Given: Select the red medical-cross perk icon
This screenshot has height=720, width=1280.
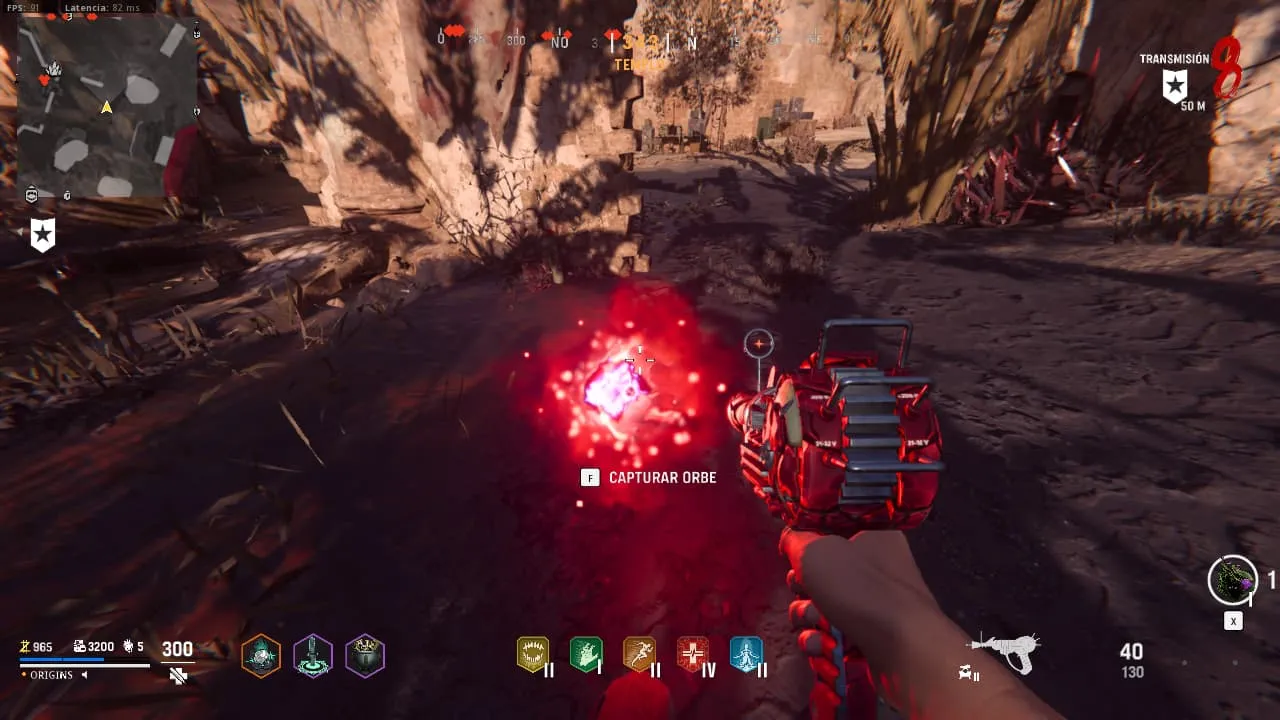Looking at the screenshot, I should [693, 655].
